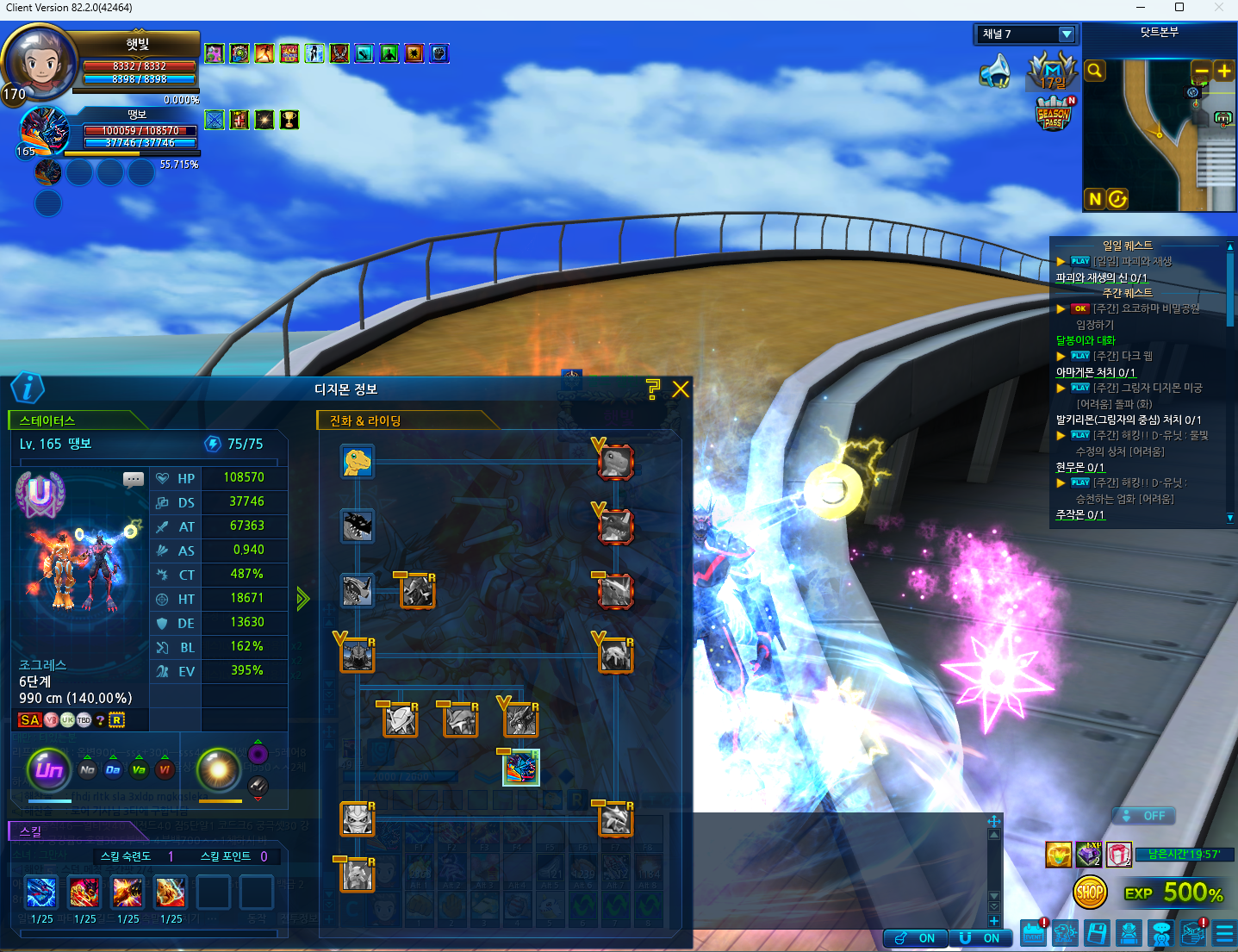Viewport: 1238px width, 952px height.
Task: Open the Season Pass icon
Action: [x=1054, y=114]
